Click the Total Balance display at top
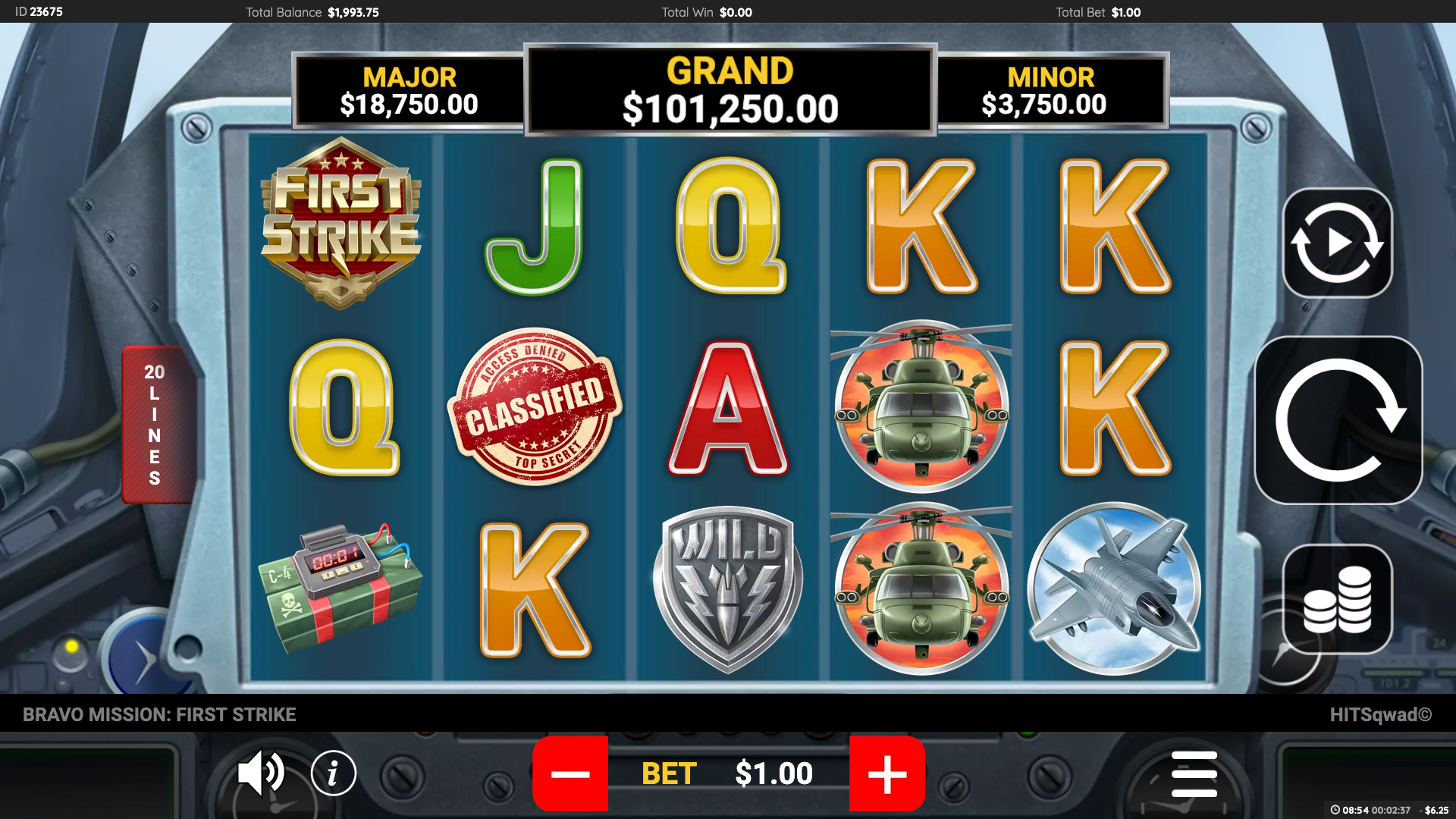The width and height of the screenshot is (1456, 819). [x=312, y=12]
